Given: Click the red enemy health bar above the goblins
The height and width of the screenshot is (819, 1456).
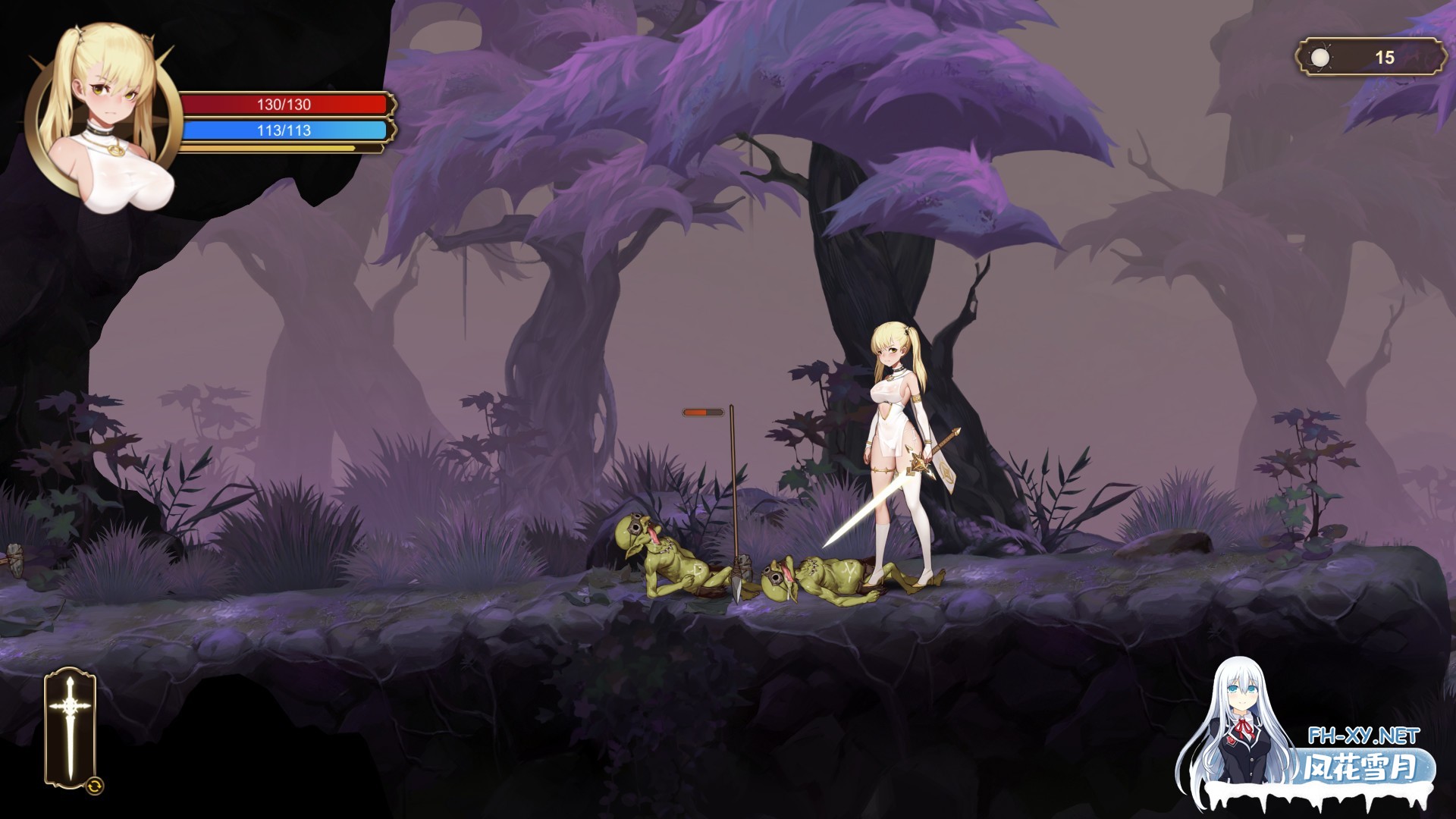Looking at the screenshot, I should click(x=701, y=413).
